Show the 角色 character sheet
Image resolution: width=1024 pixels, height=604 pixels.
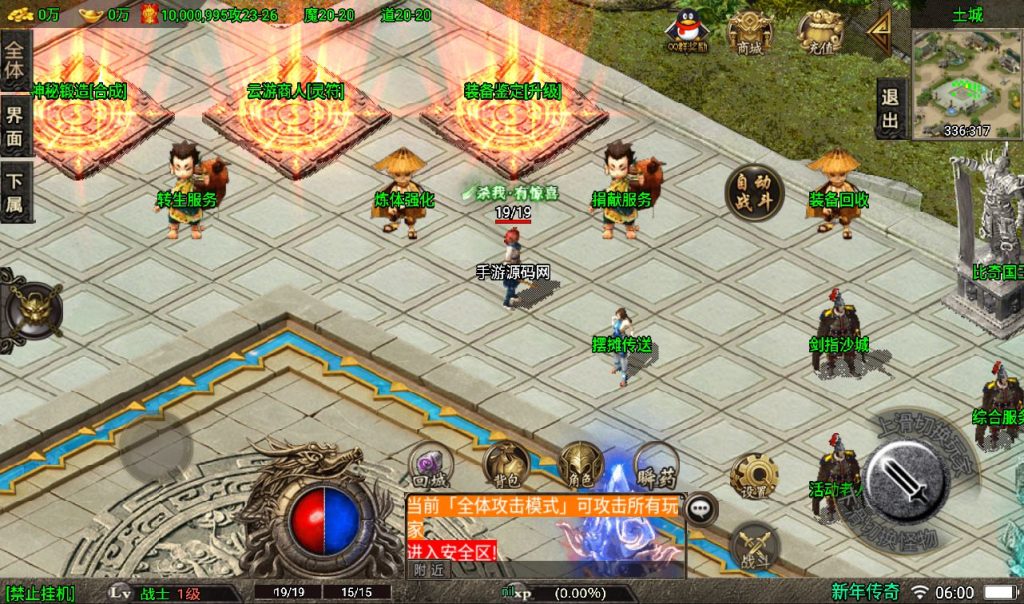[x=581, y=465]
